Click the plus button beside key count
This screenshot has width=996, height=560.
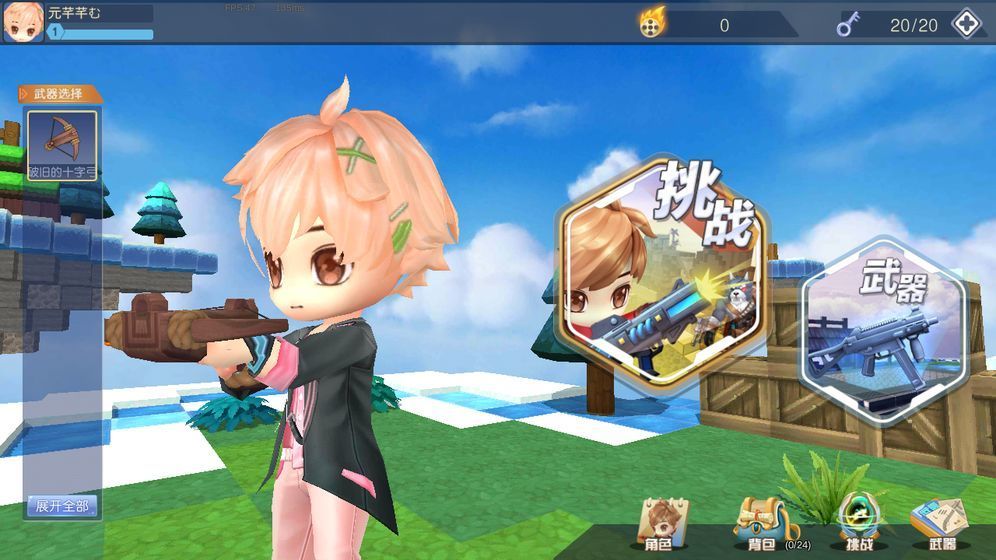966,23
